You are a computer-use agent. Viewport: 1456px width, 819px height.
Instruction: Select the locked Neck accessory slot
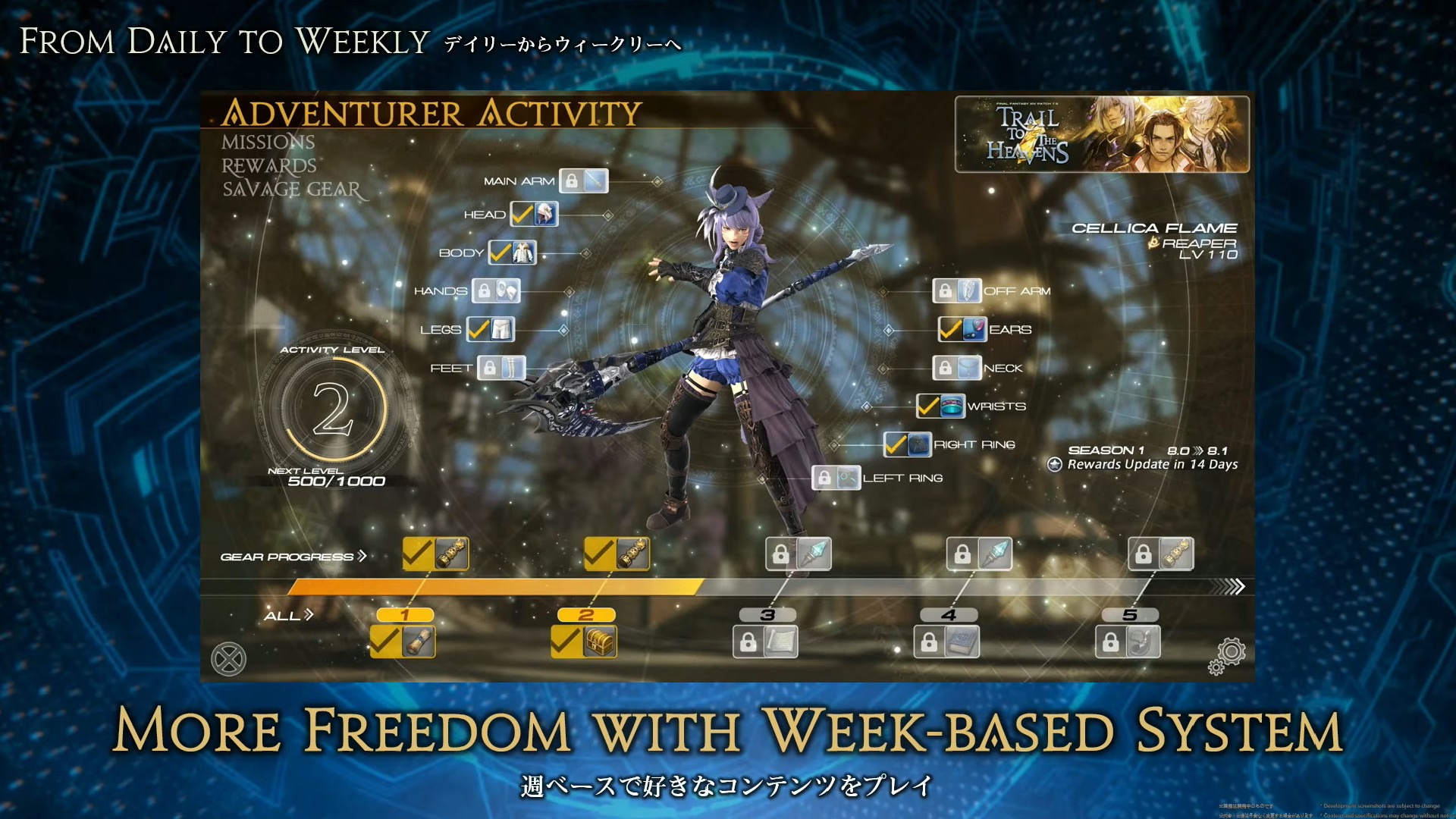(958, 367)
